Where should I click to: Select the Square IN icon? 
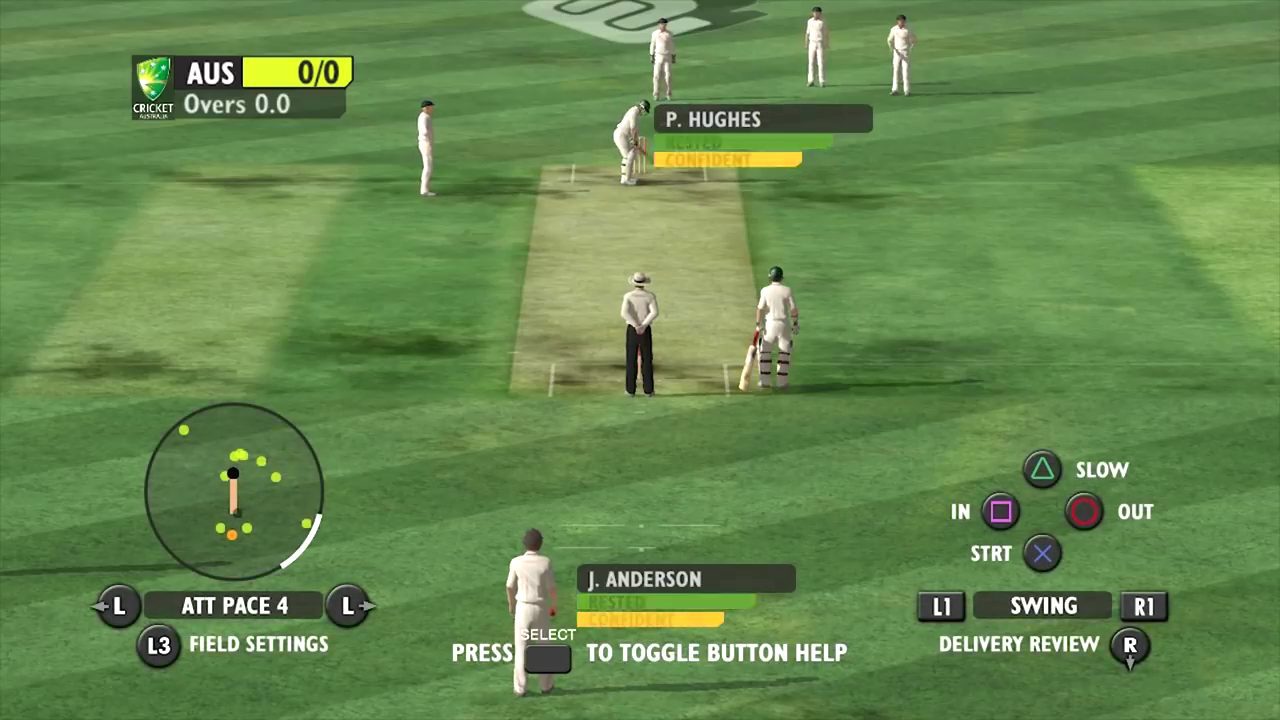(1001, 512)
